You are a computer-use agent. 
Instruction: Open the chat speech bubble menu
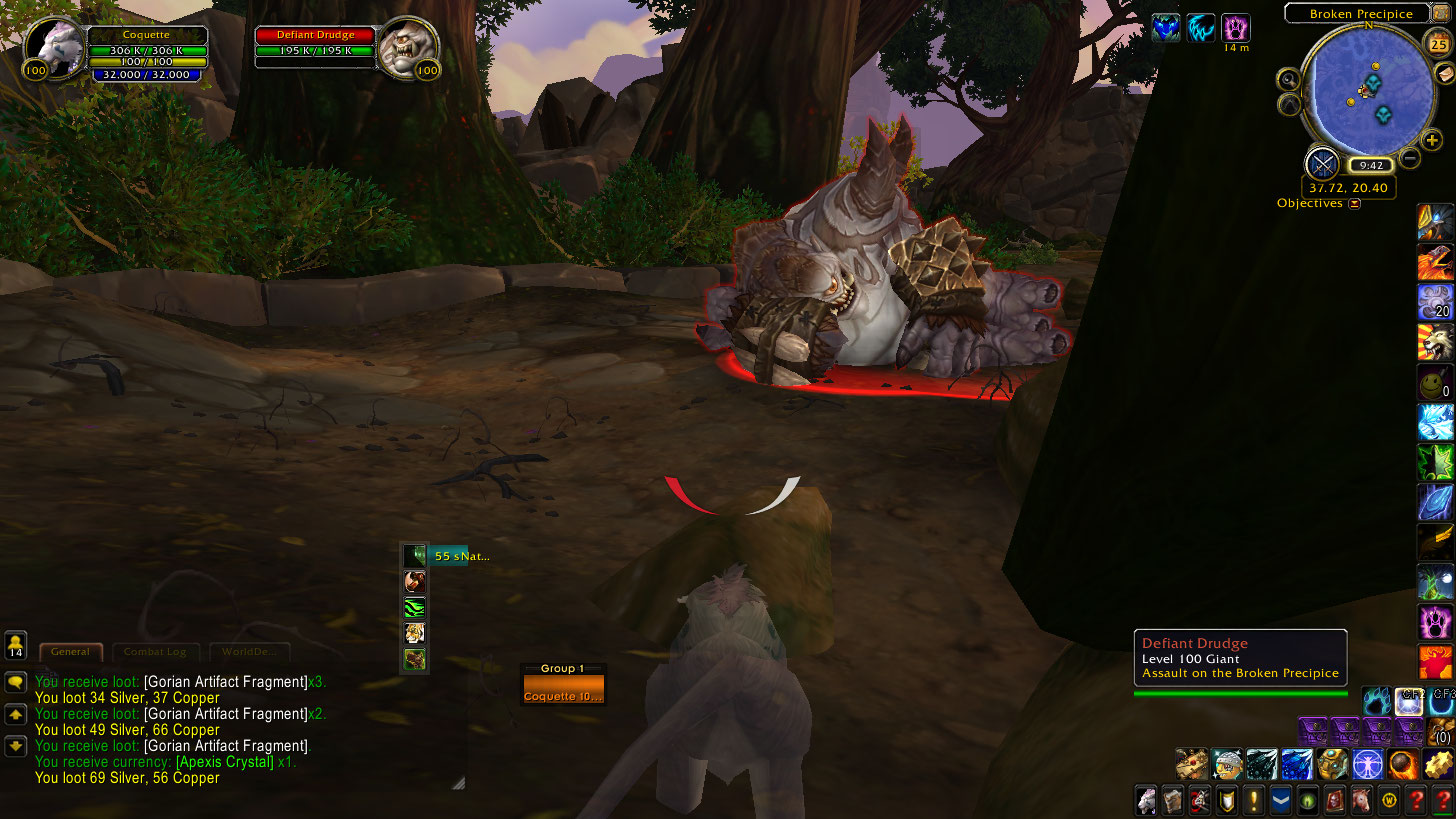16,682
